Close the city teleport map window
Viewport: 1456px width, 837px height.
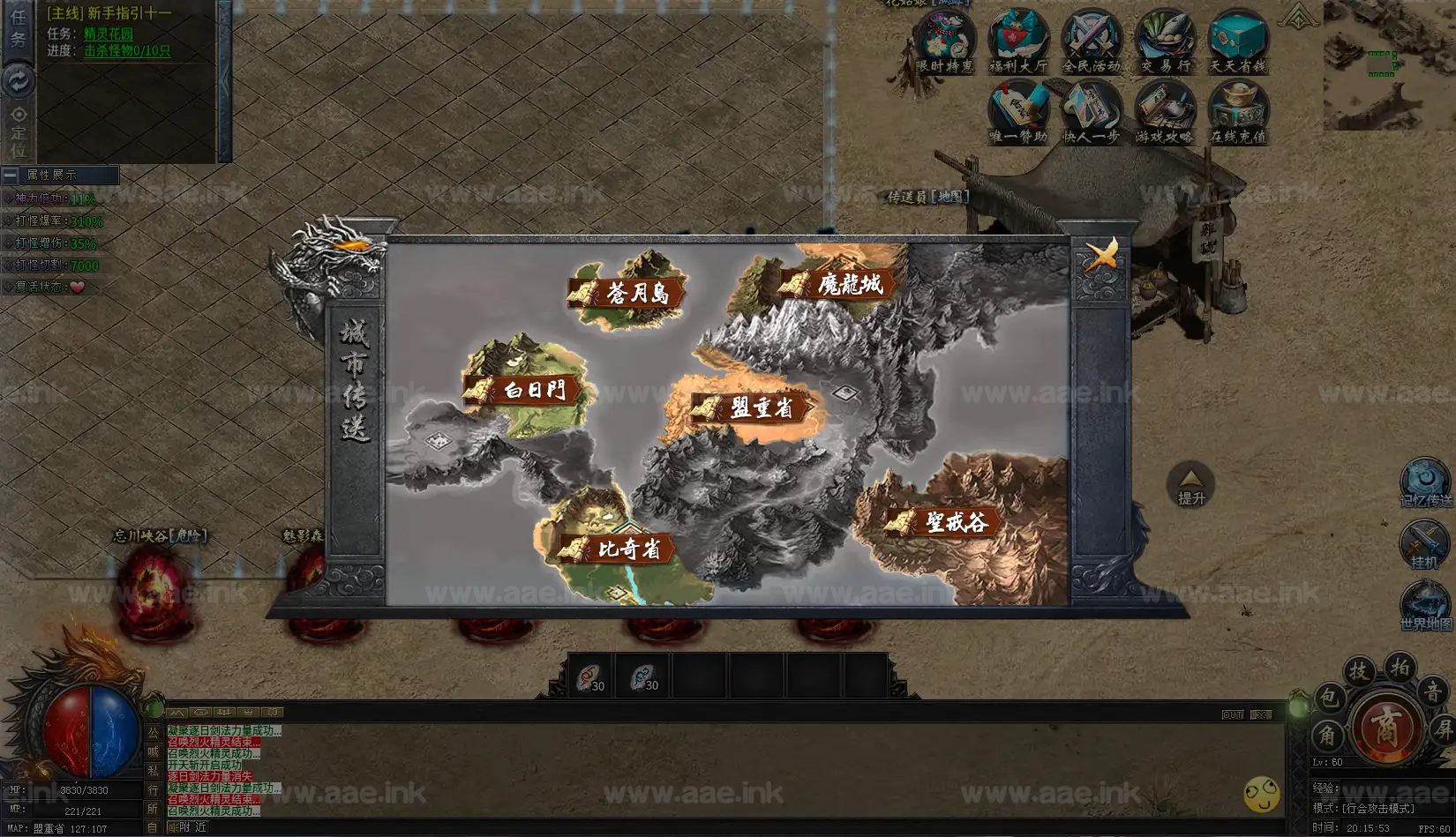click(1101, 255)
